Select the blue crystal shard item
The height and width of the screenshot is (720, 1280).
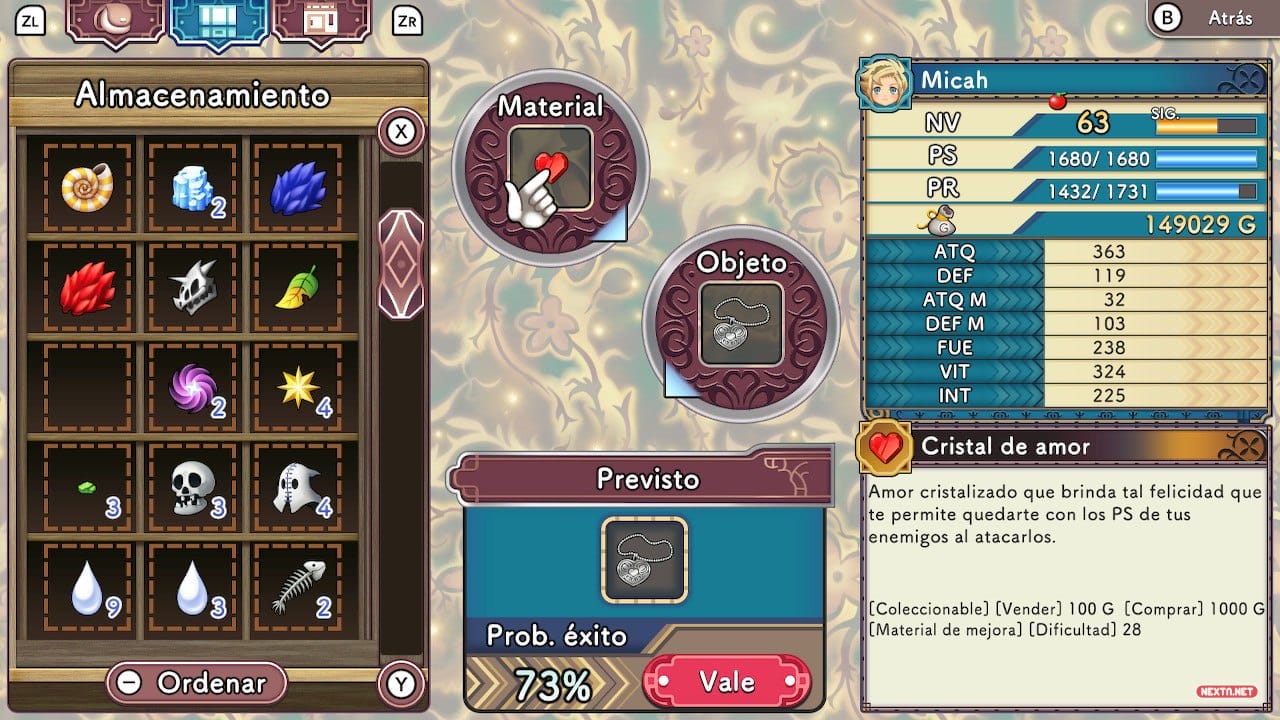(x=299, y=188)
